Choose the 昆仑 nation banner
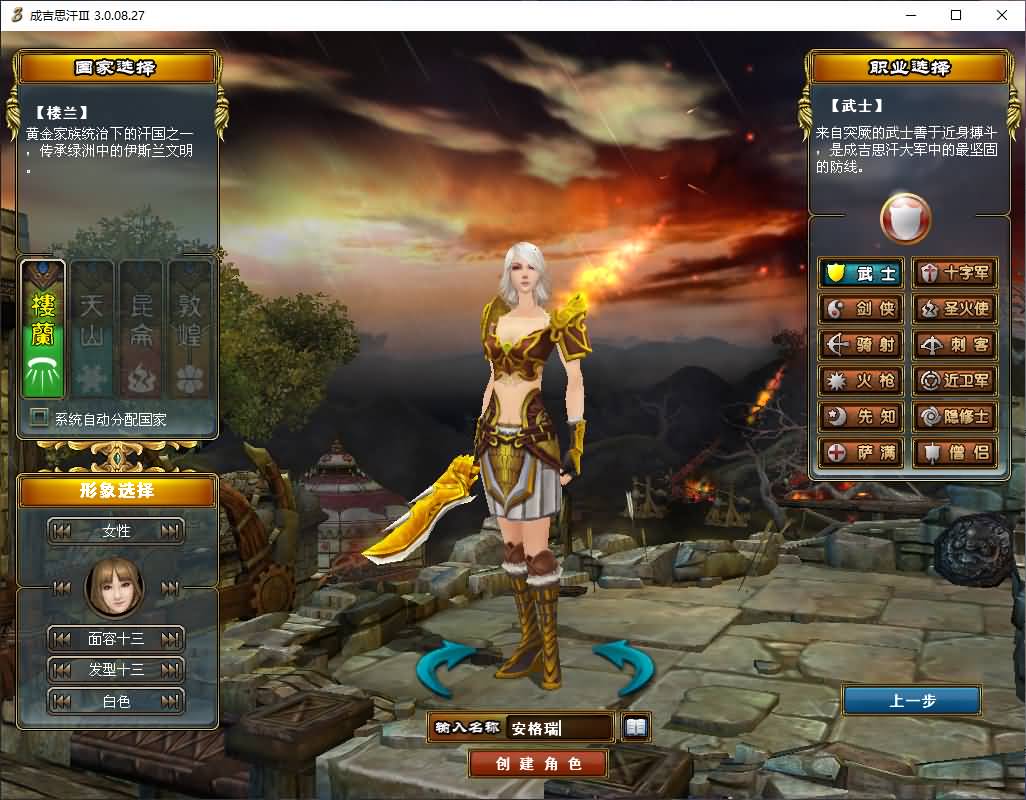This screenshot has height=800, width=1026. pos(140,330)
